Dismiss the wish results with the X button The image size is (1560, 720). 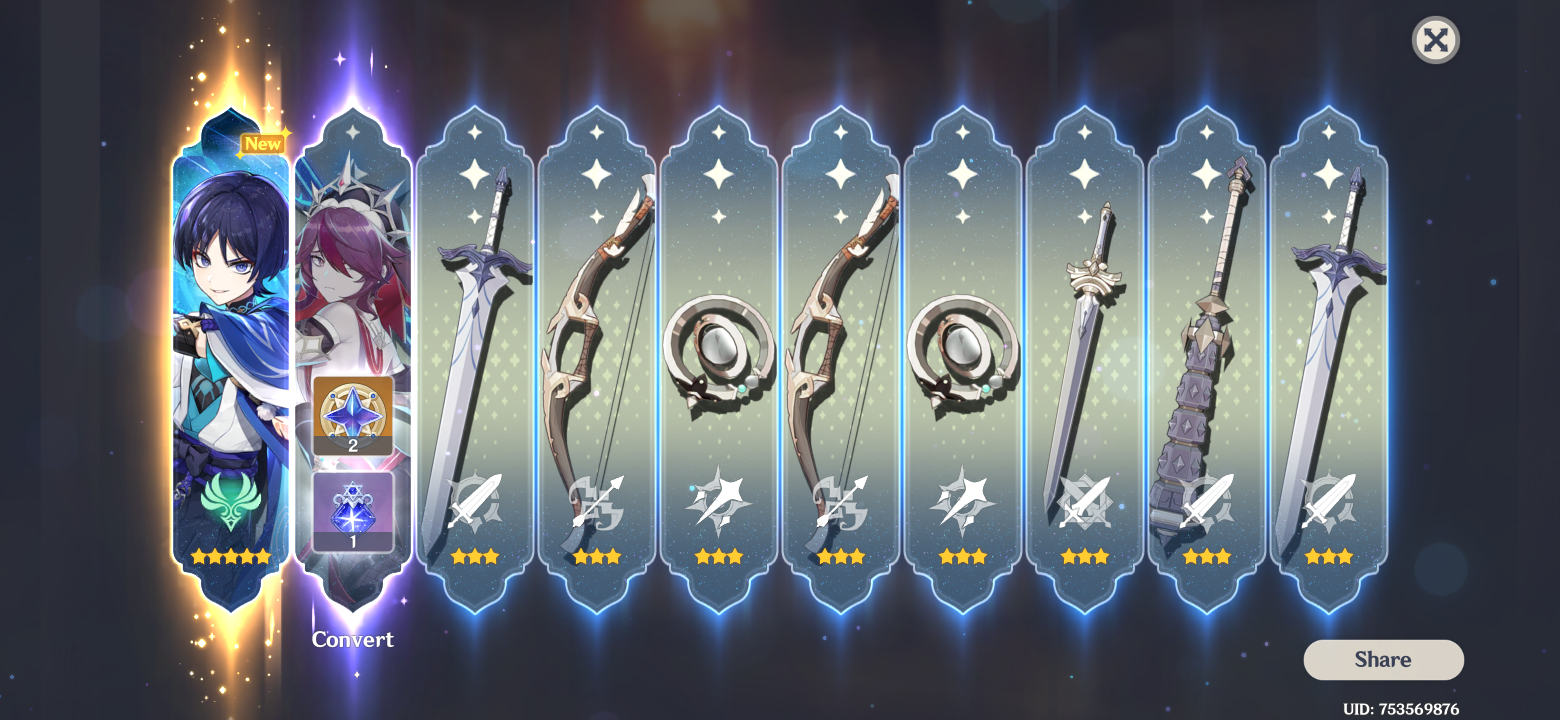pos(1435,40)
